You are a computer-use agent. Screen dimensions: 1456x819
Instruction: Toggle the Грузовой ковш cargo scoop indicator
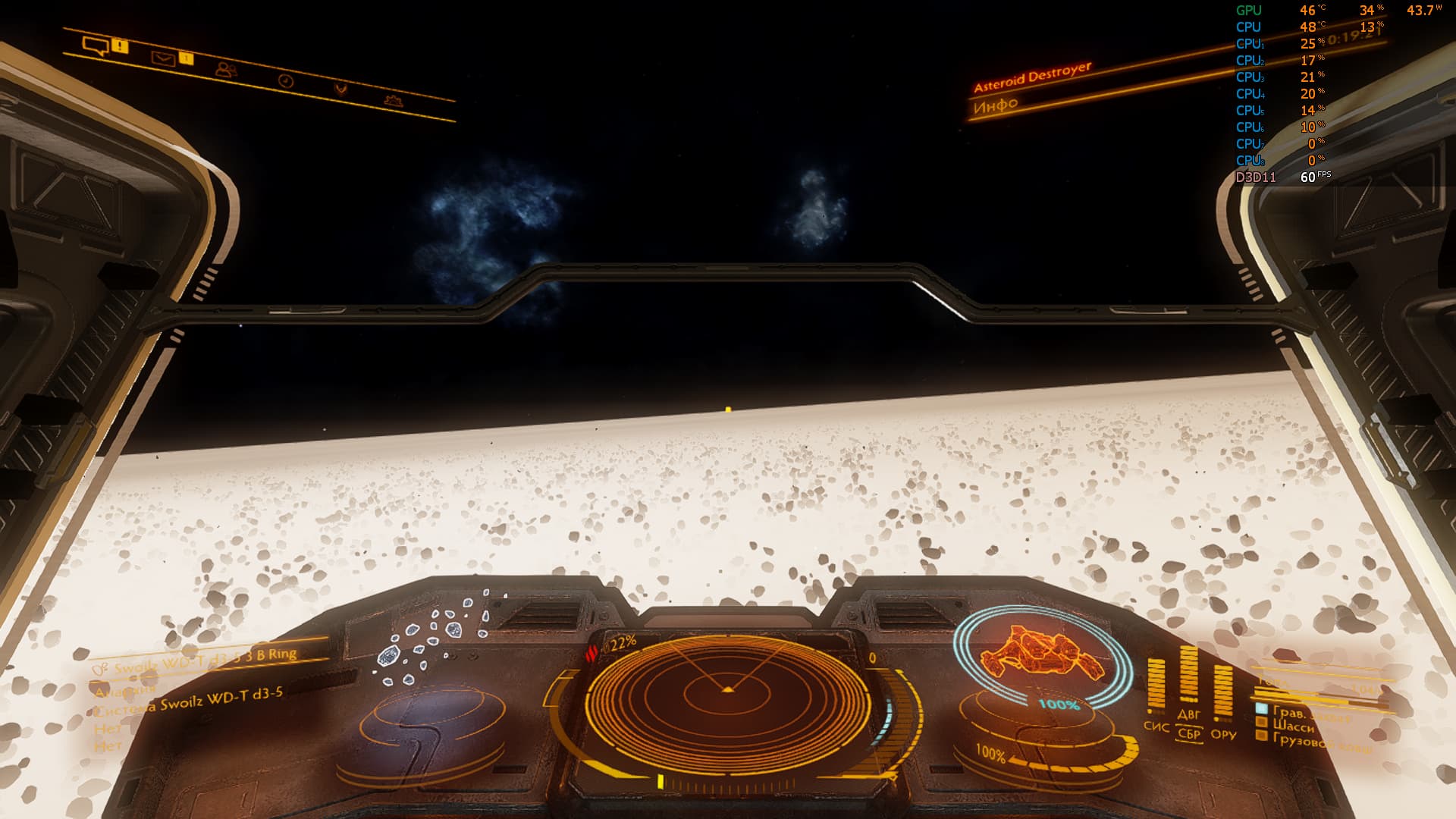click(x=1312, y=742)
